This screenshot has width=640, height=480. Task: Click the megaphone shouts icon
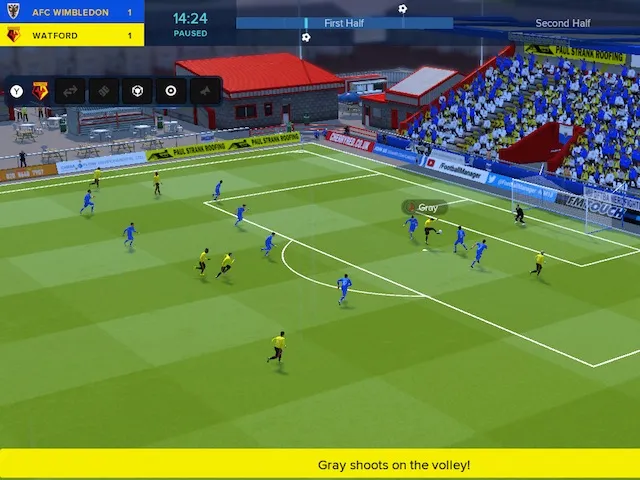tap(206, 91)
